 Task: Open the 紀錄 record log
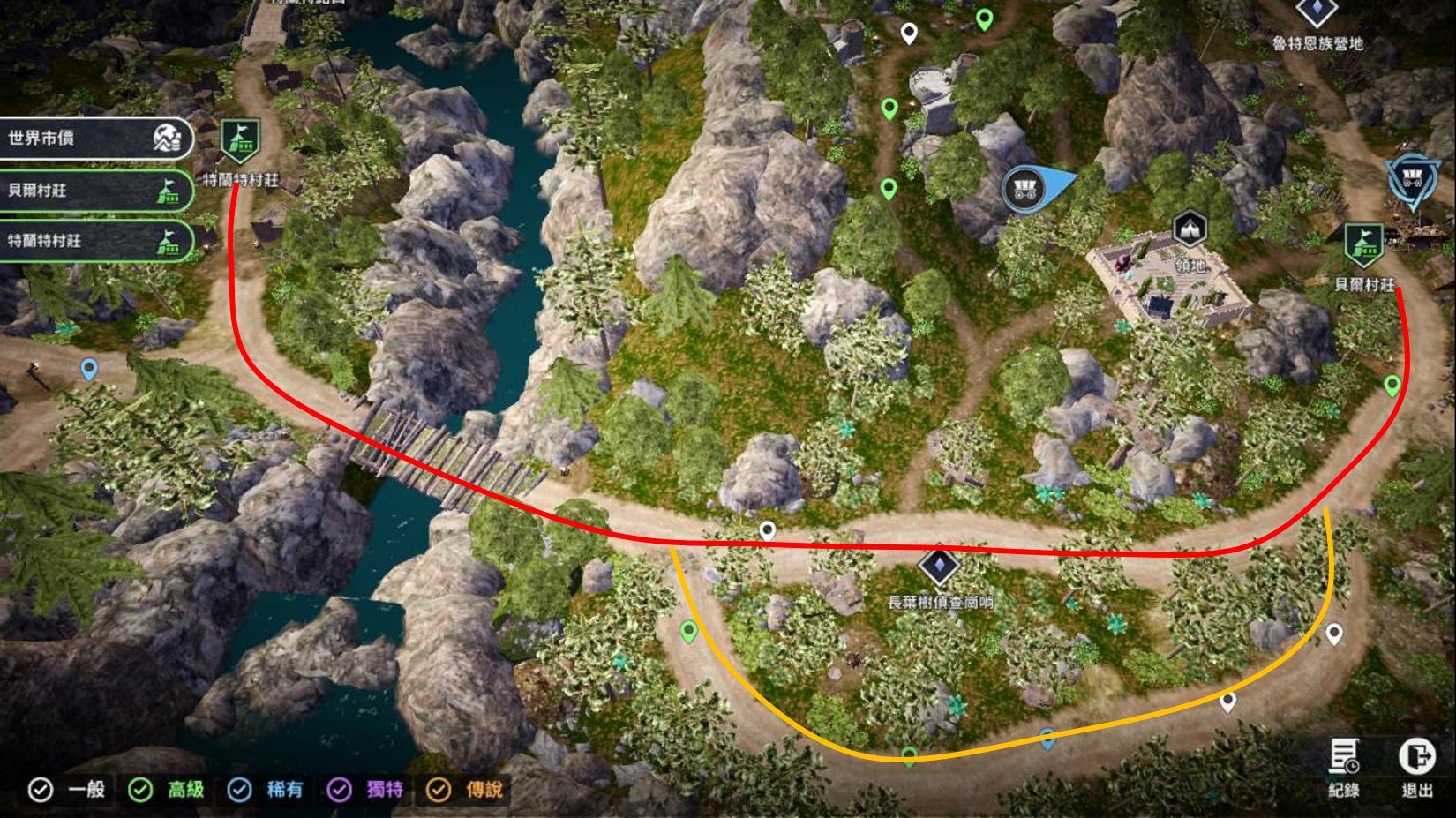click(1344, 766)
